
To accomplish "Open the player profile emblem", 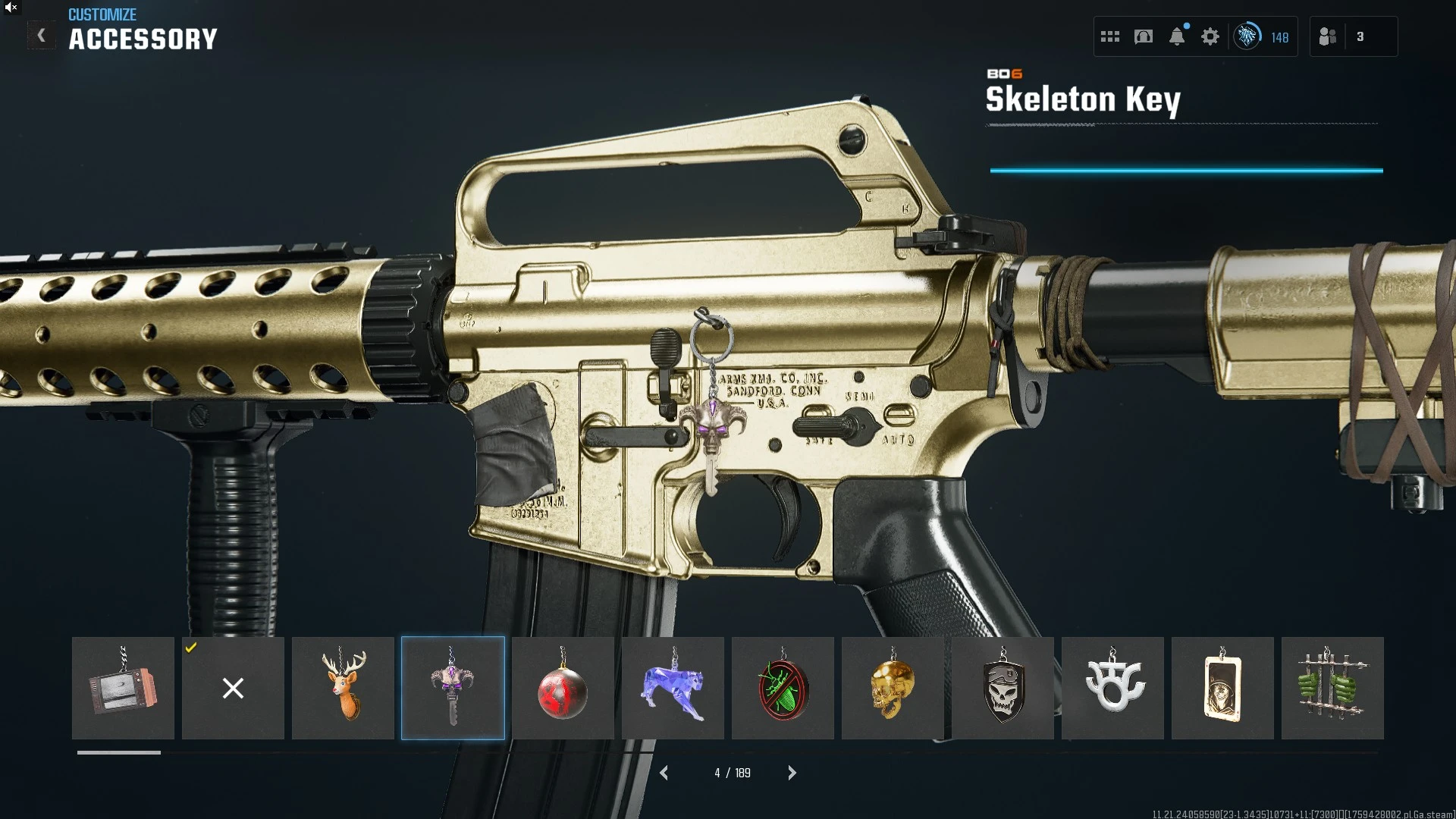I will 1247,36.
